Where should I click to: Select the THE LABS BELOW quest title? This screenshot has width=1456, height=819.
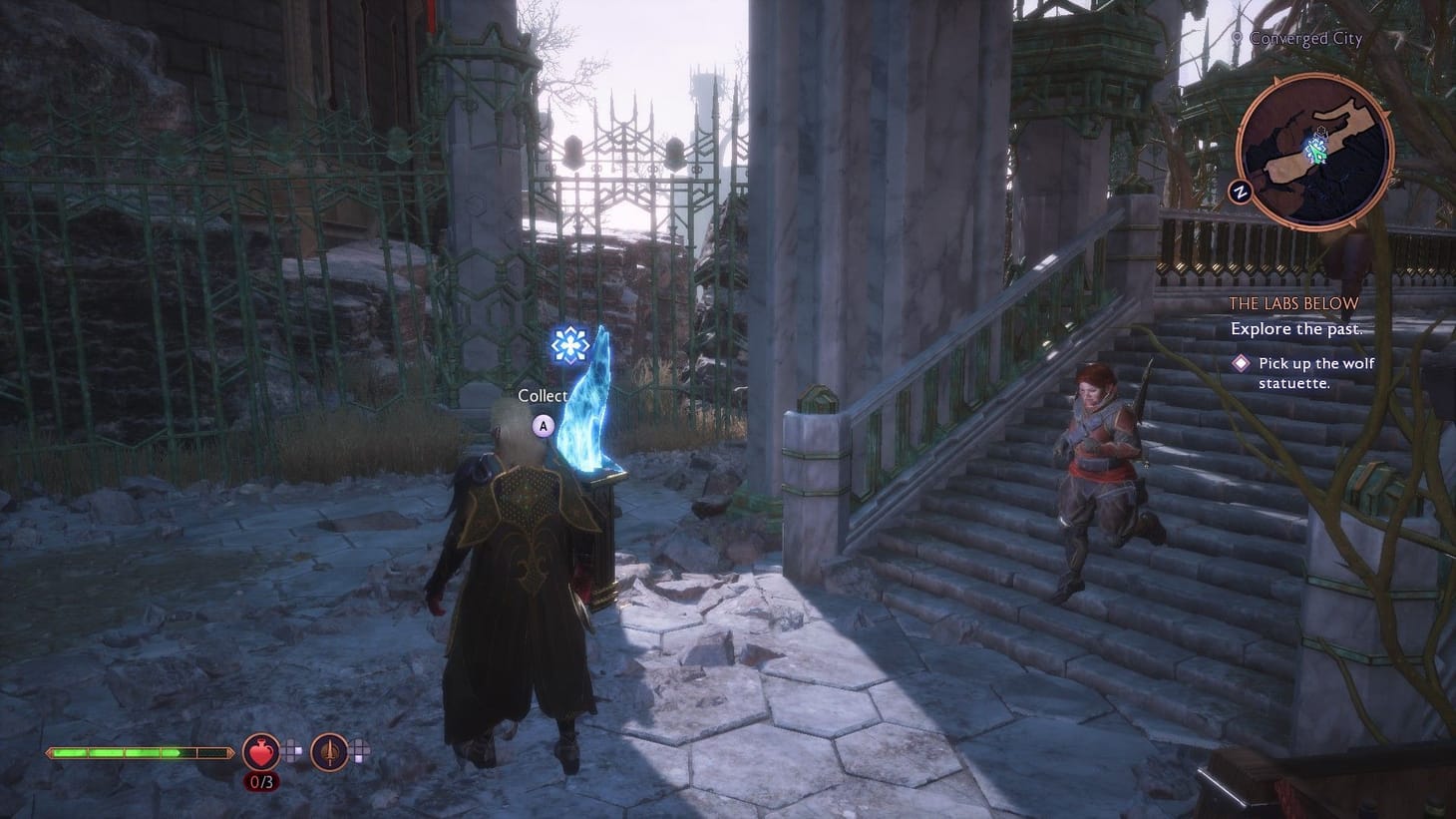[x=1293, y=303]
